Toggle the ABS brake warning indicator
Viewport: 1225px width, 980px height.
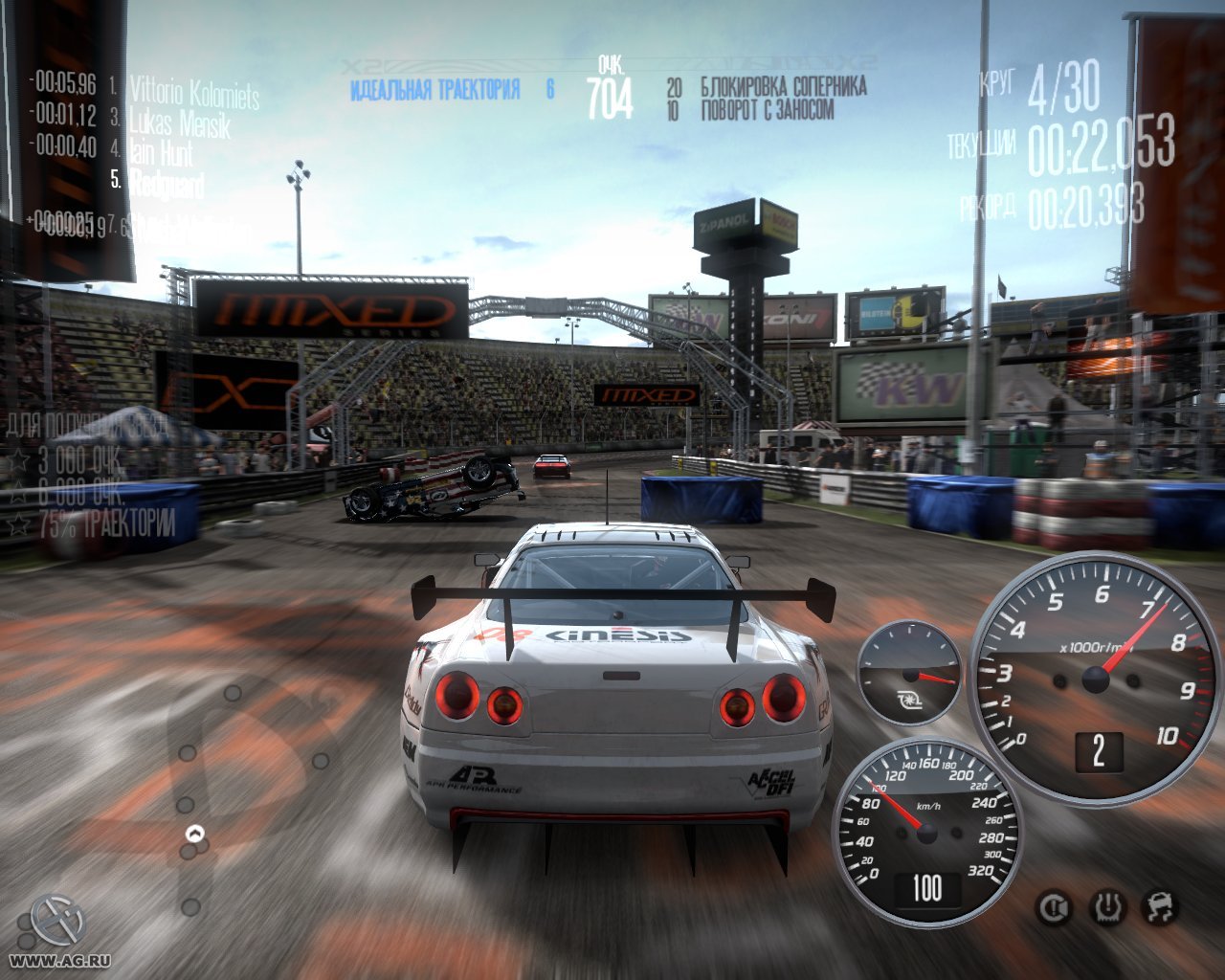[1053, 905]
